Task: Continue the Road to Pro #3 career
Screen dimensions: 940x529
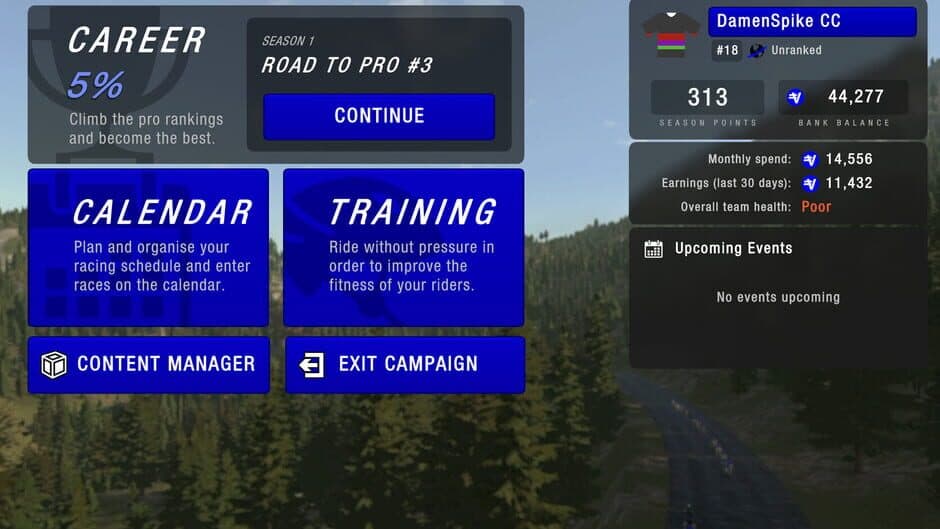Action: 379,116
